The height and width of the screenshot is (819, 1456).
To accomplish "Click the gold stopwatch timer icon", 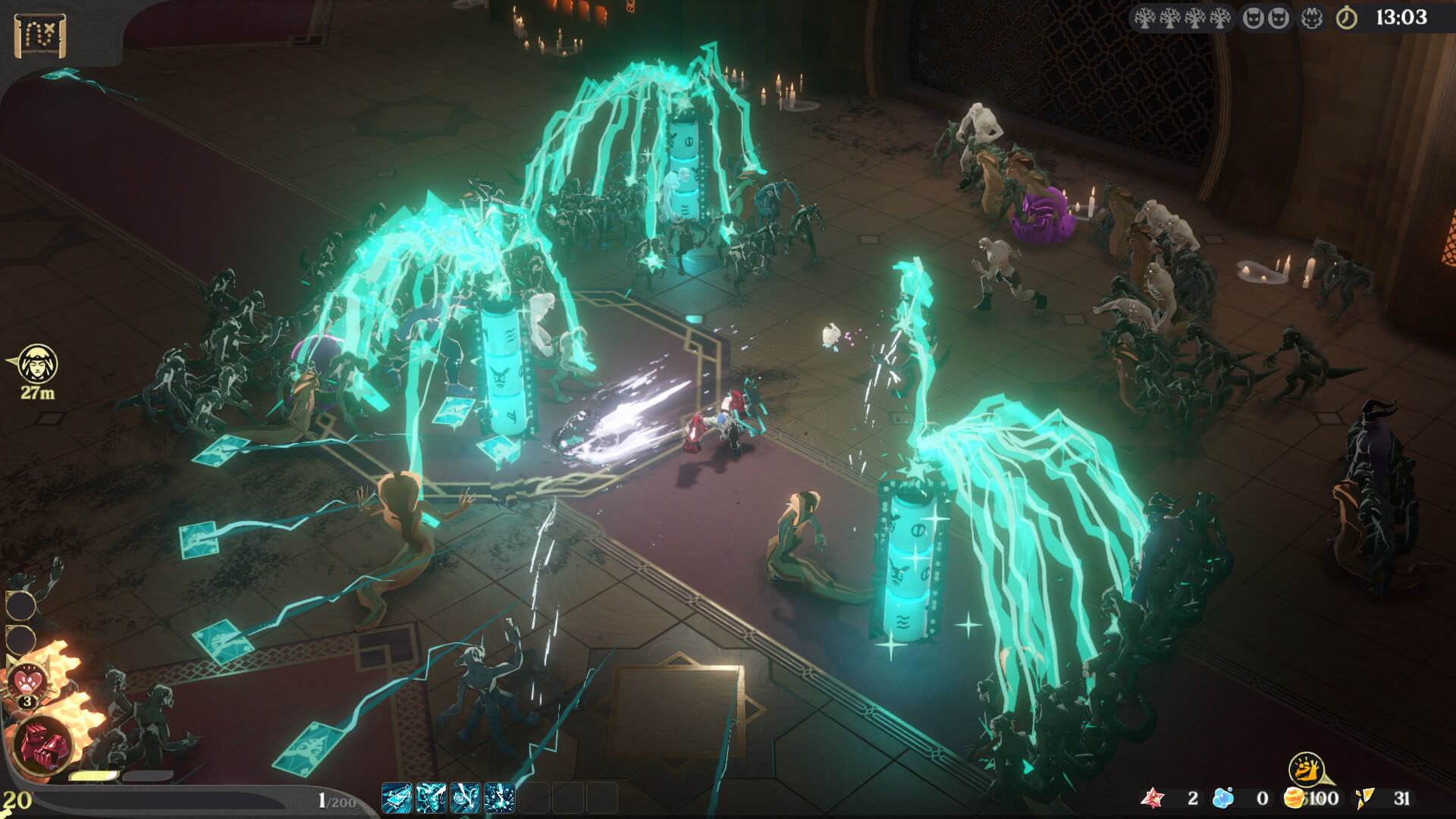I will 1347,18.
